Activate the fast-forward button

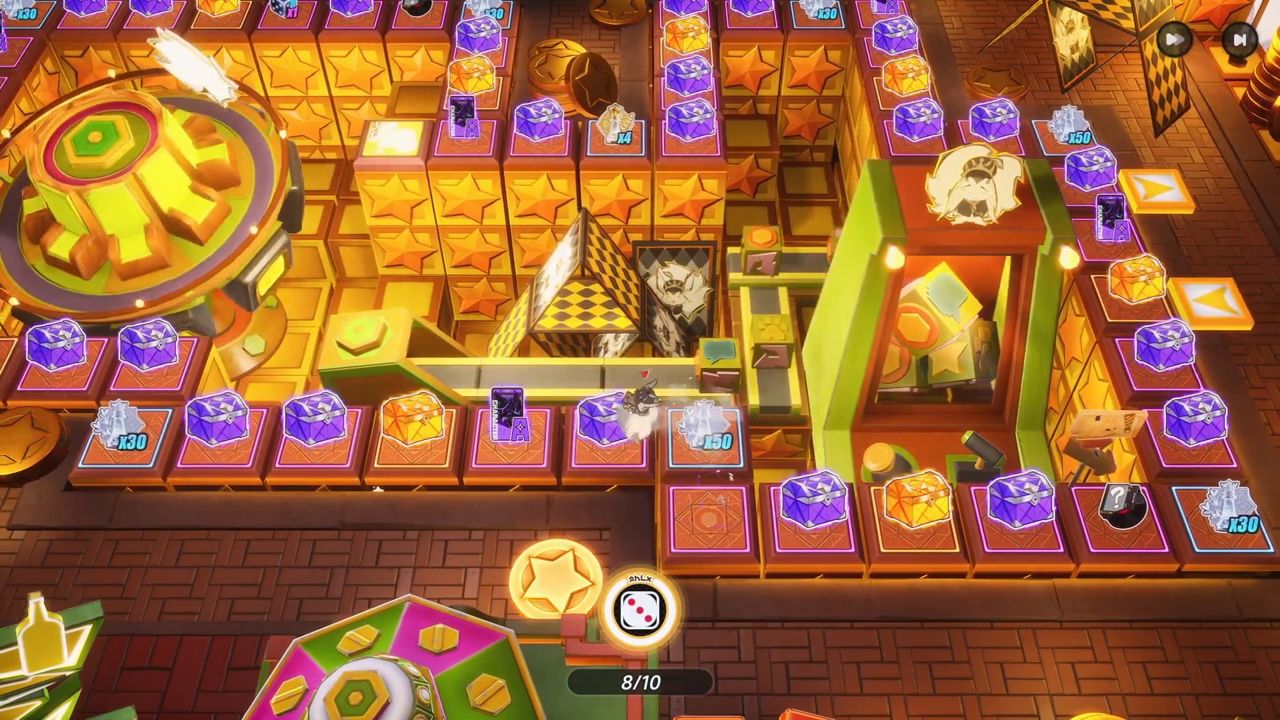(x=1175, y=40)
